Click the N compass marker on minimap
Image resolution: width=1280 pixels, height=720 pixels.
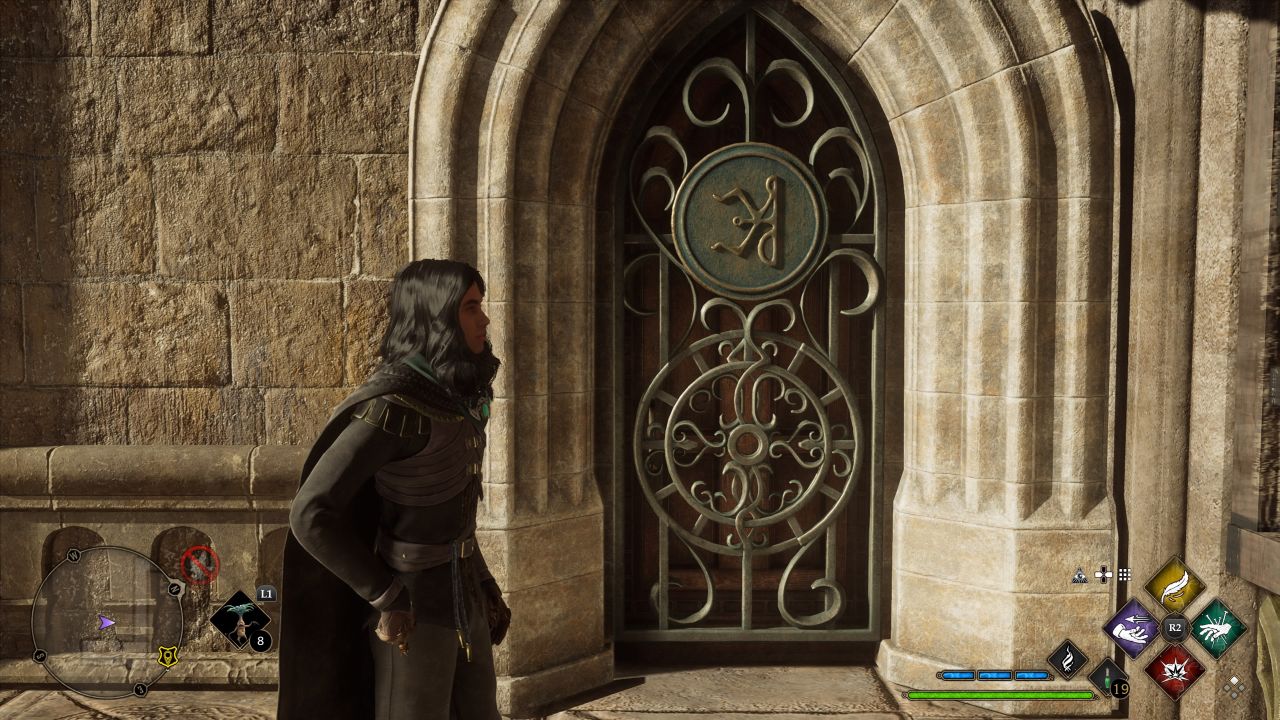tap(175, 587)
